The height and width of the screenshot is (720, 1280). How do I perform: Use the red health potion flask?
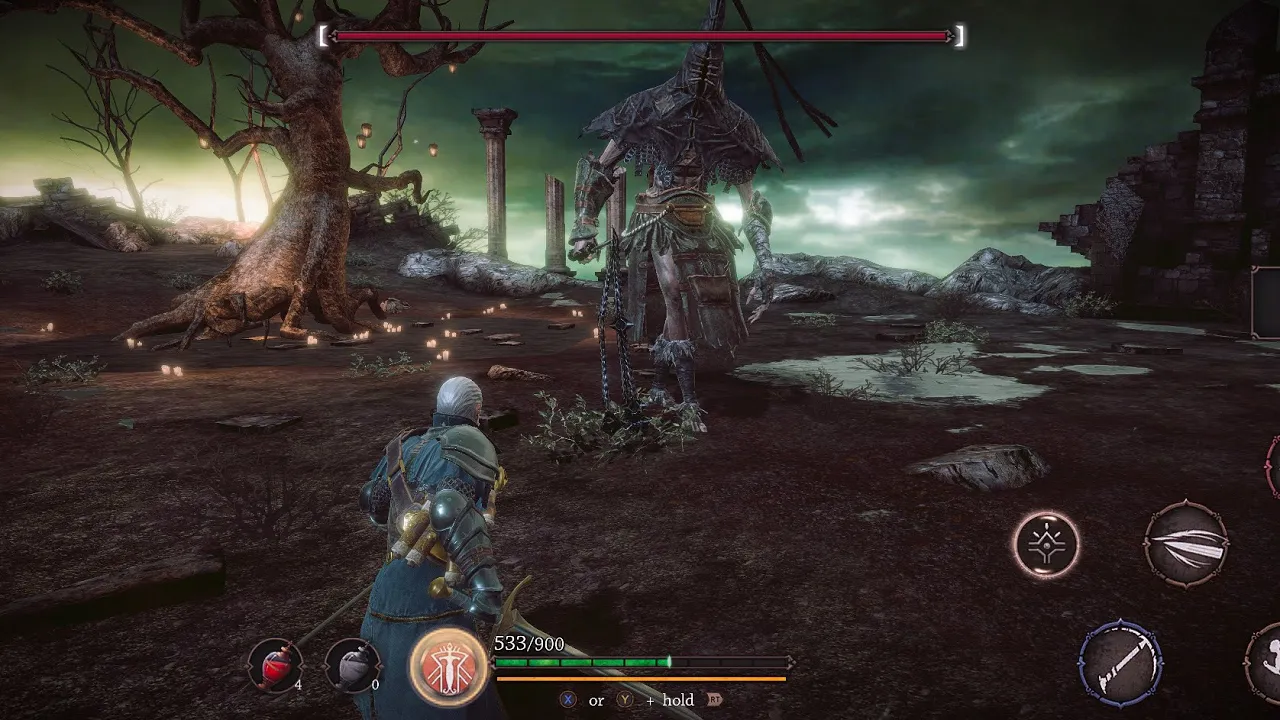[x=274, y=664]
